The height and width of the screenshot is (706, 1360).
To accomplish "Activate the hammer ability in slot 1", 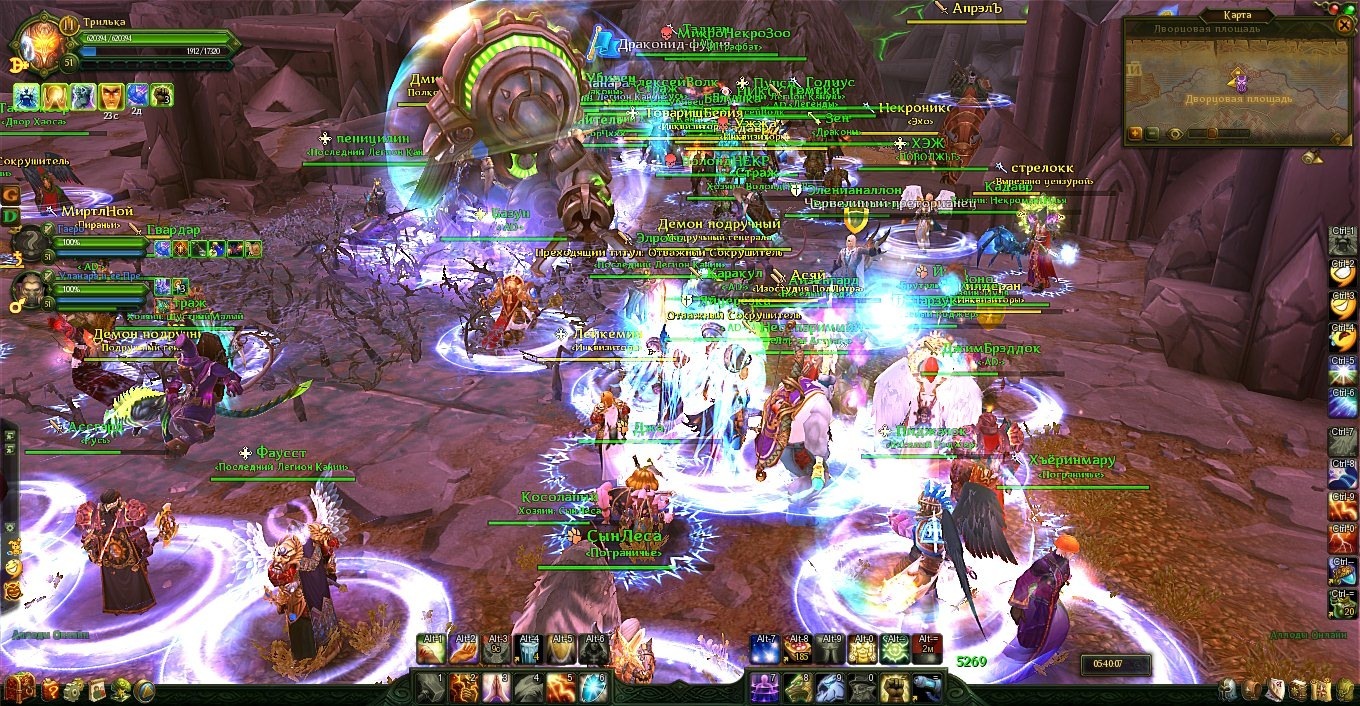I will (431, 687).
